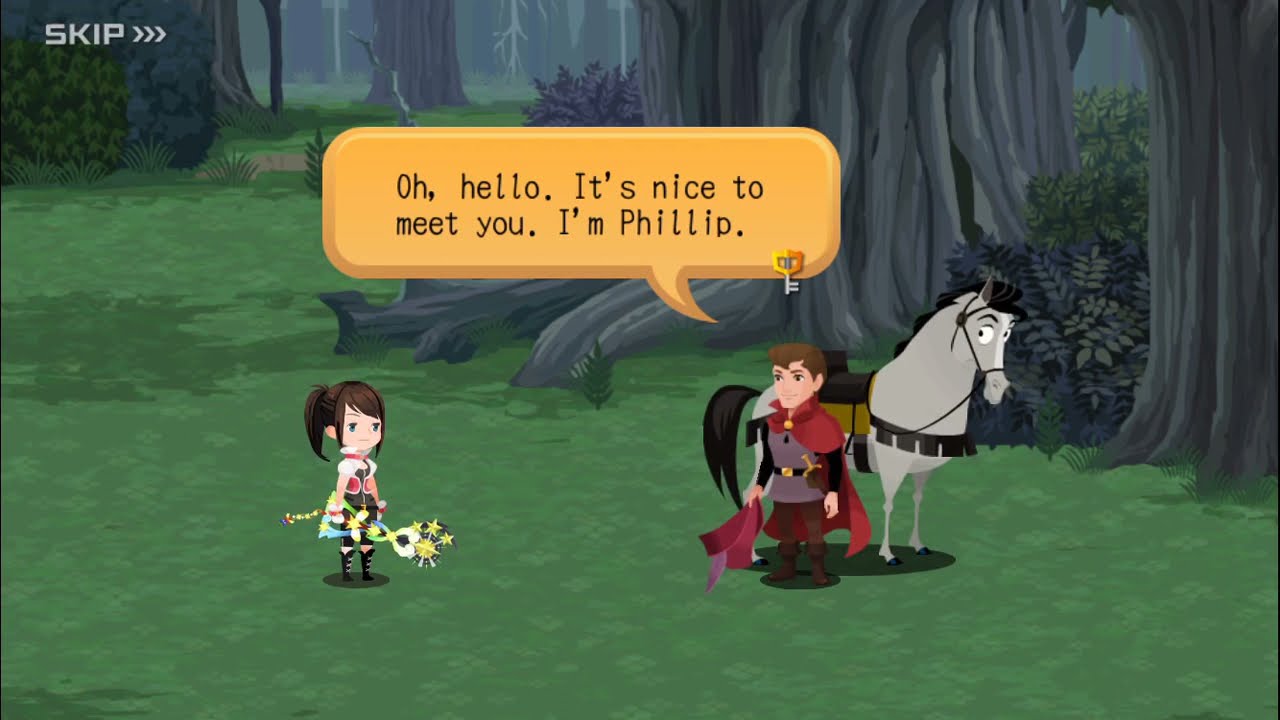Skip the cutscene with the SKIP button

pos(105,35)
